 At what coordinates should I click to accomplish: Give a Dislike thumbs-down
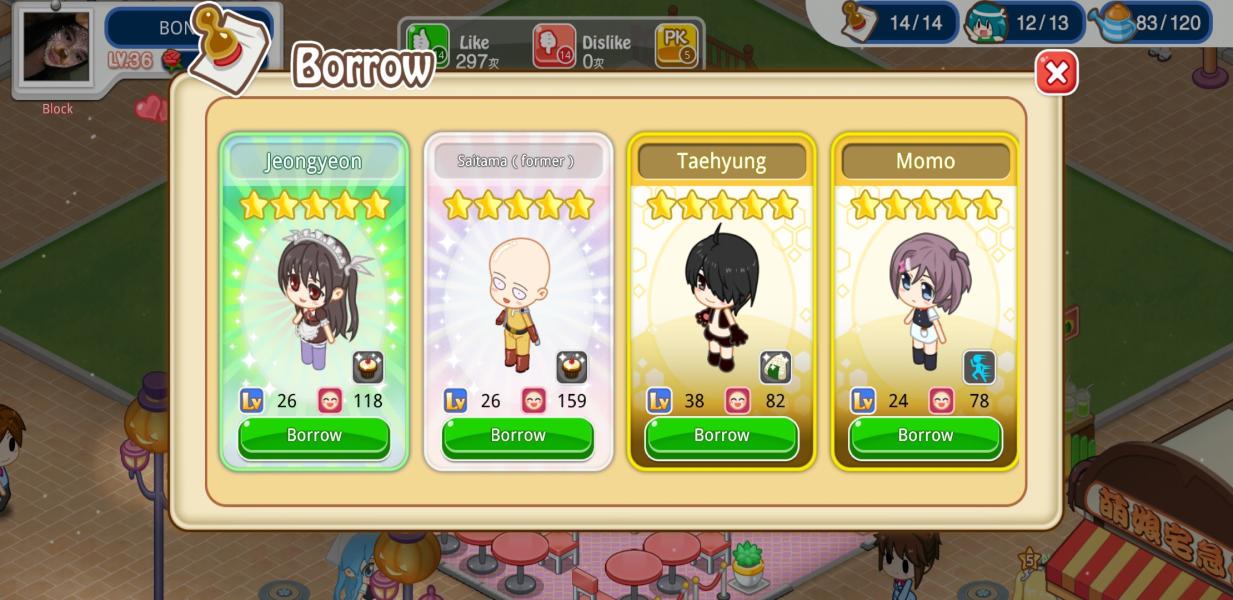(x=554, y=46)
